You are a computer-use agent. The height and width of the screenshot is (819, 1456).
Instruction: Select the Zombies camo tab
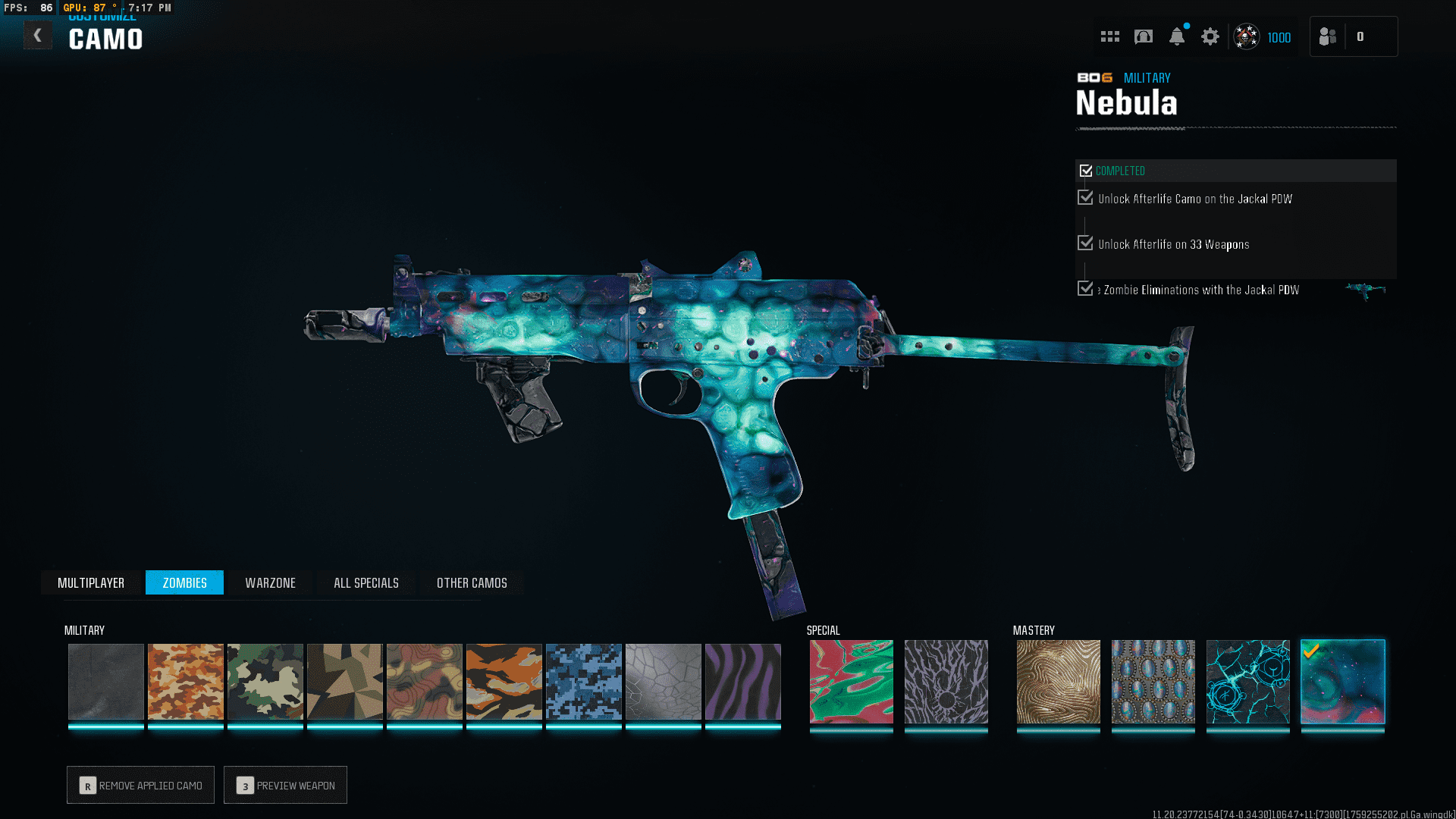pos(184,582)
